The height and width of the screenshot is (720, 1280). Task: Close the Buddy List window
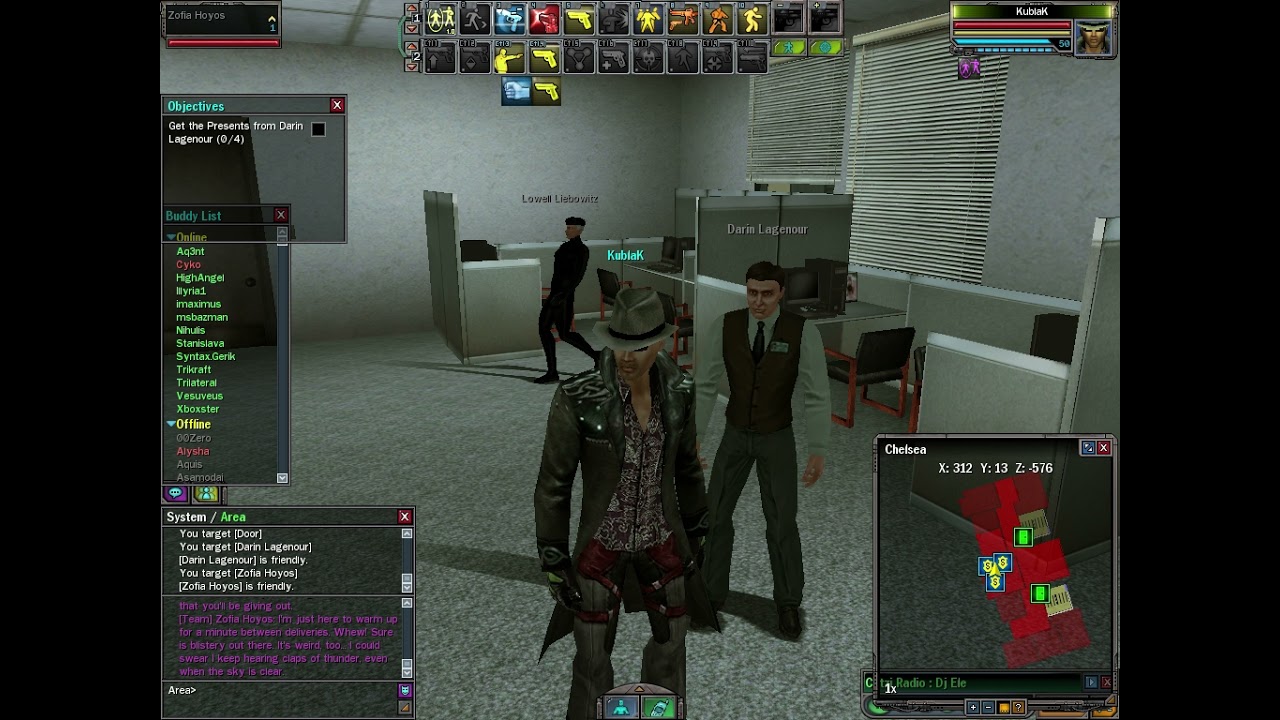[x=281, y=215]
